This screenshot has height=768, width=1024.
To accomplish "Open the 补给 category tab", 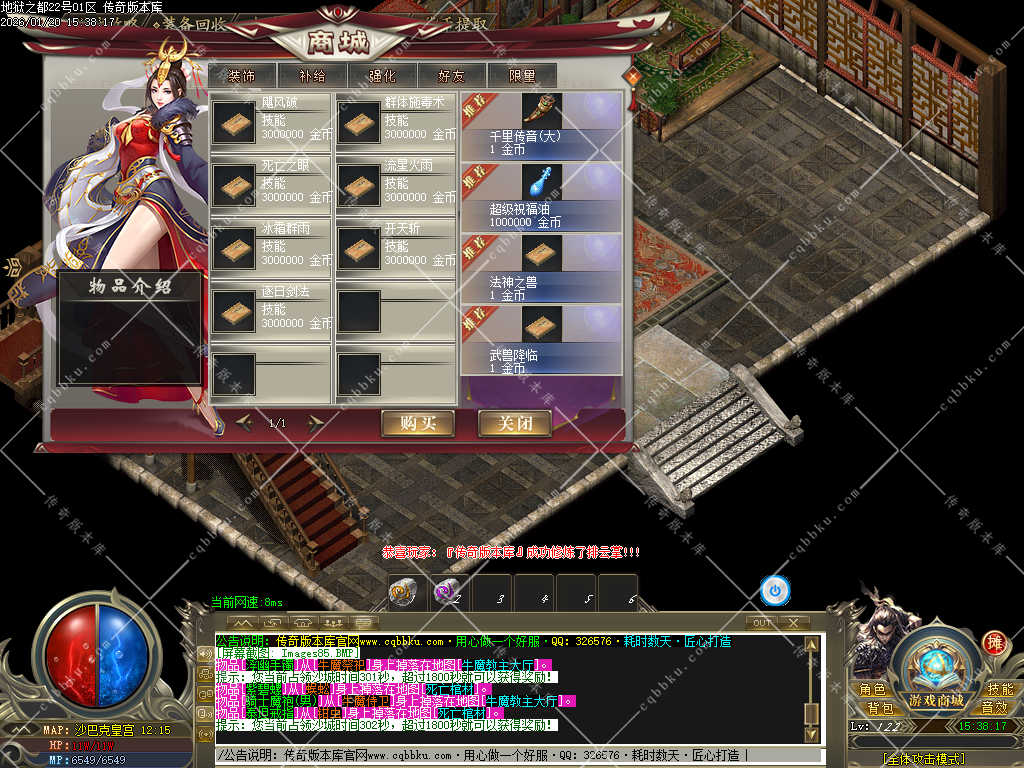I will (311, 75).
